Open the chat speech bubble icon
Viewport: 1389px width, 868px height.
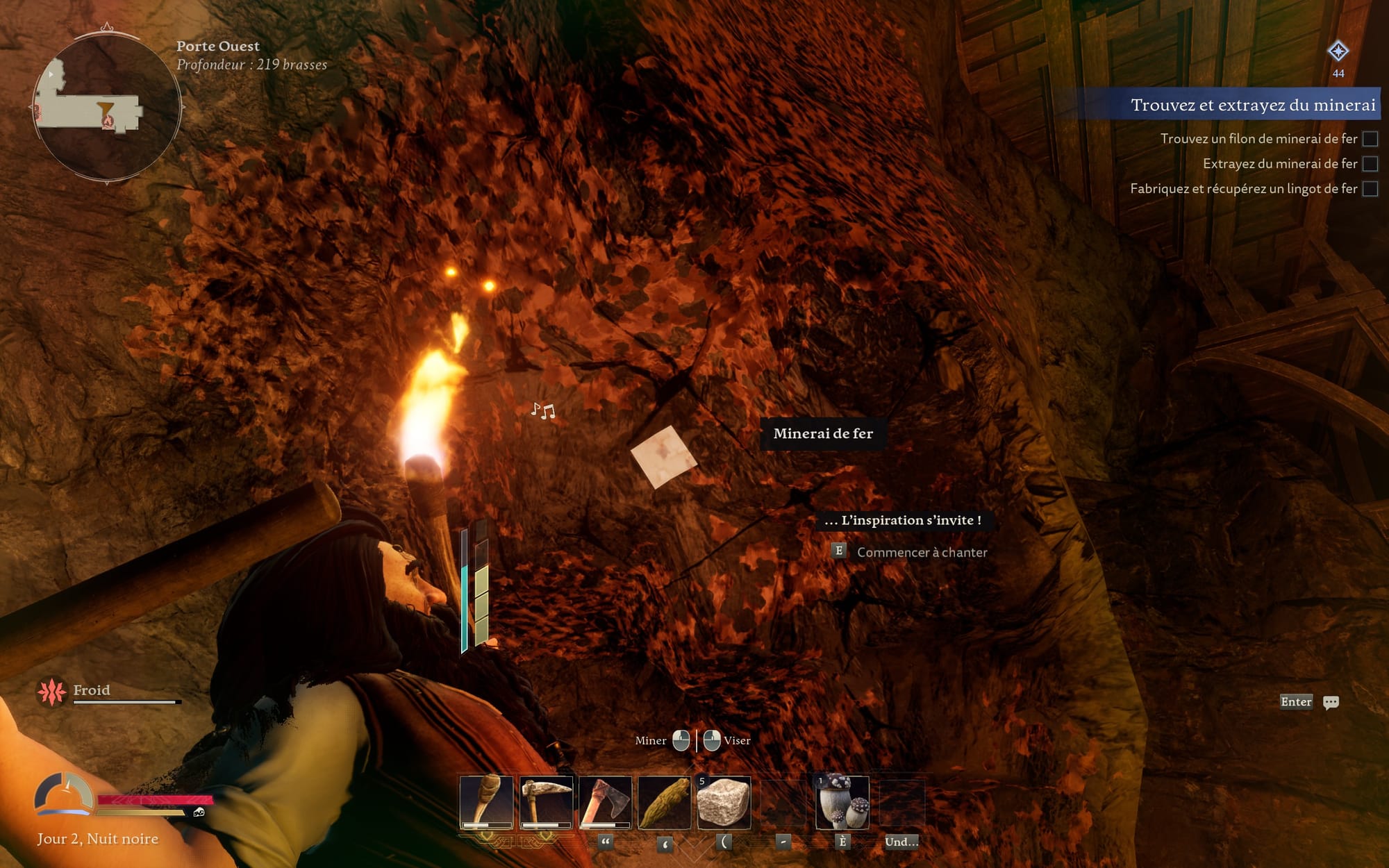coord(1331,702)
